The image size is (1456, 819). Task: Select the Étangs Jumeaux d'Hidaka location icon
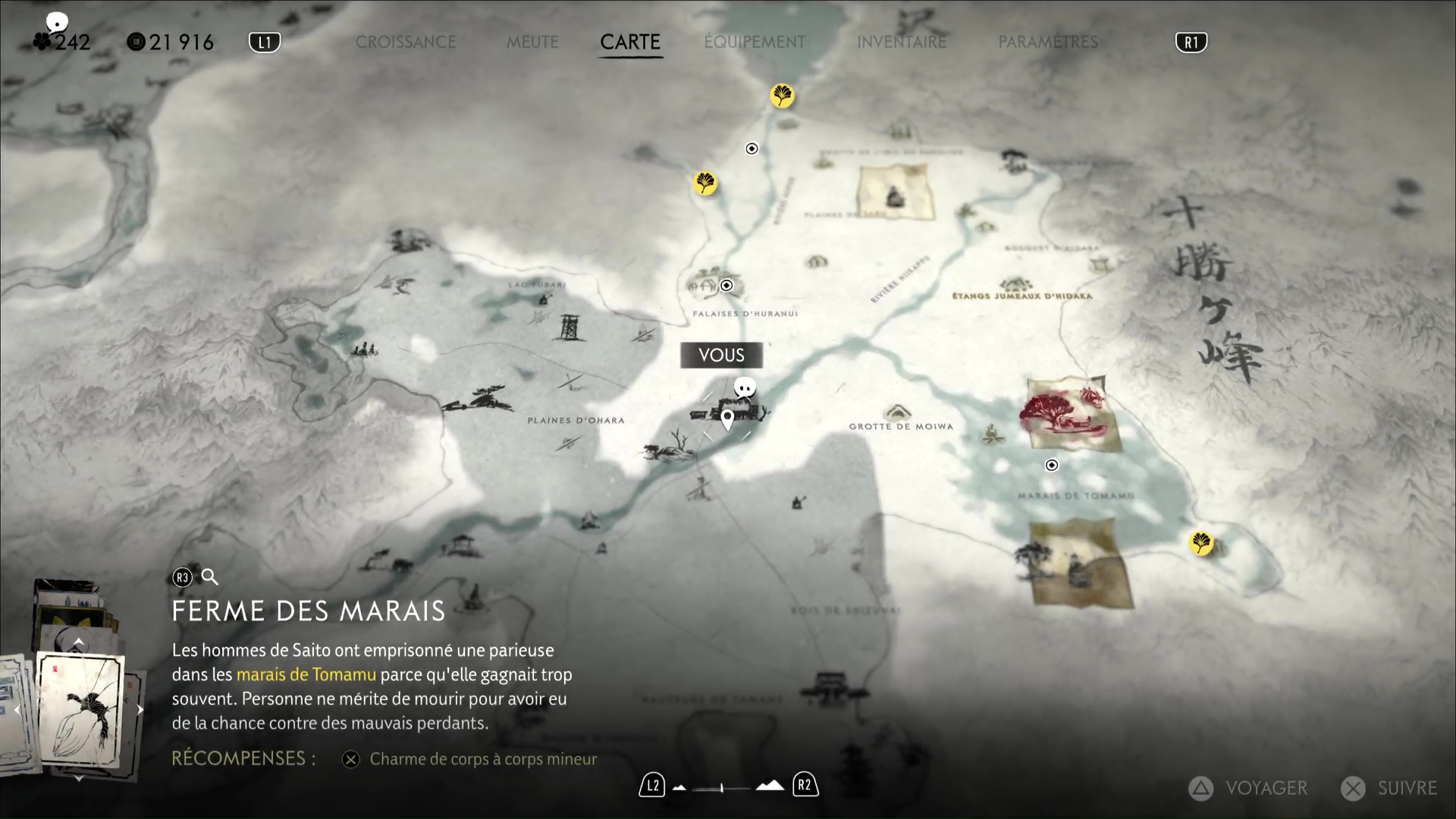click(x=1015, y=284)
